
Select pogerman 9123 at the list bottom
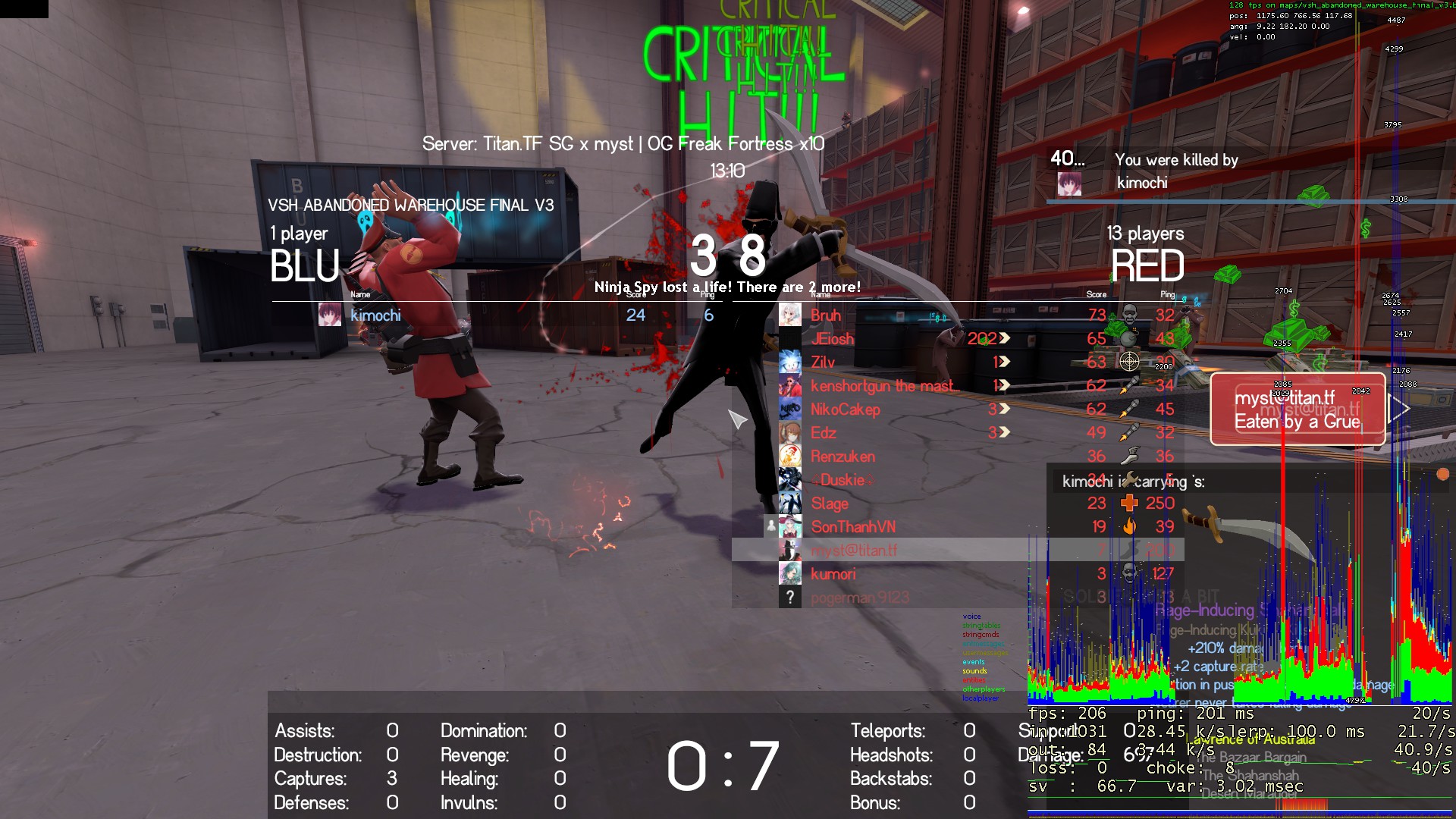pos(859,598)
